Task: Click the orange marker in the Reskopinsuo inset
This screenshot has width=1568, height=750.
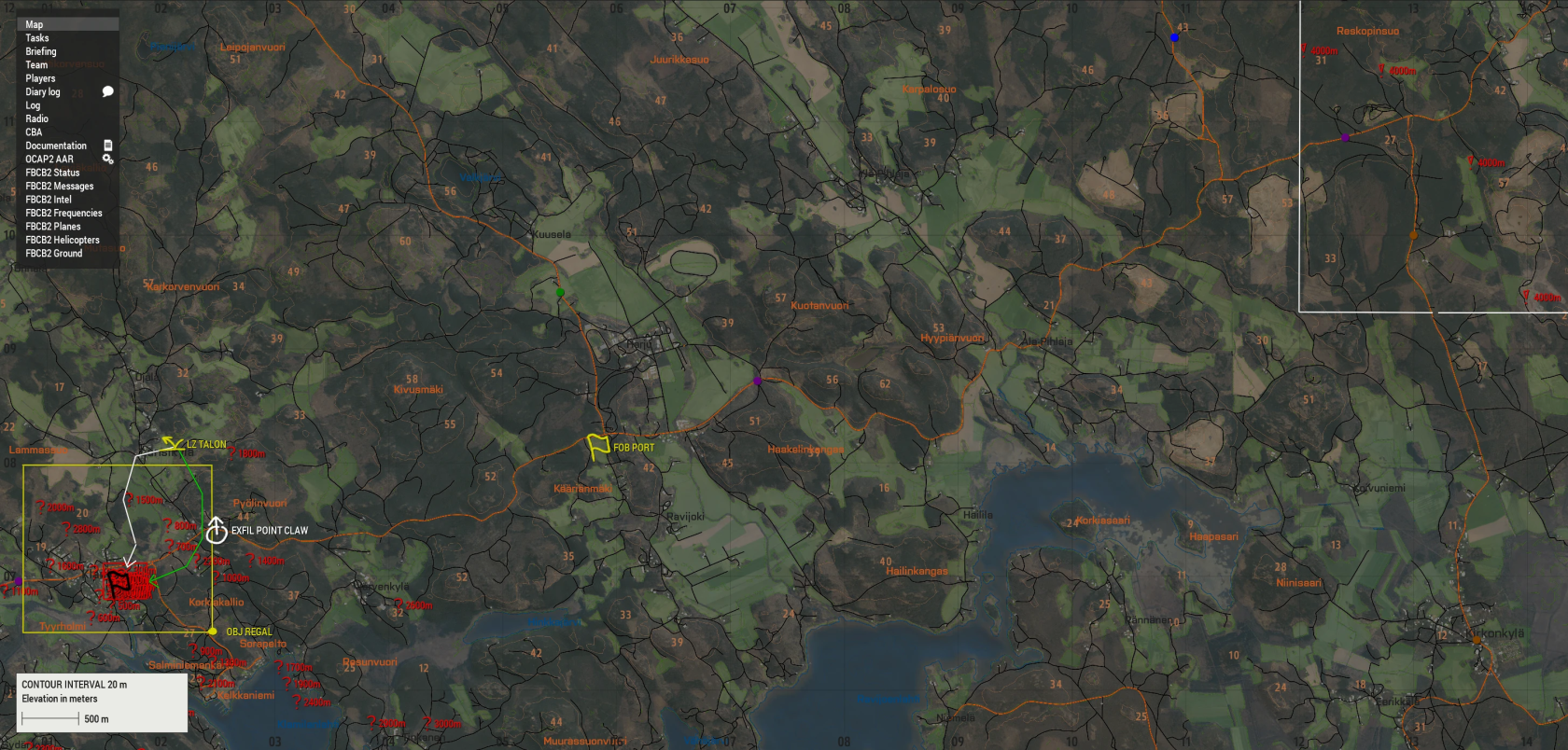Action: (1415, 236)
